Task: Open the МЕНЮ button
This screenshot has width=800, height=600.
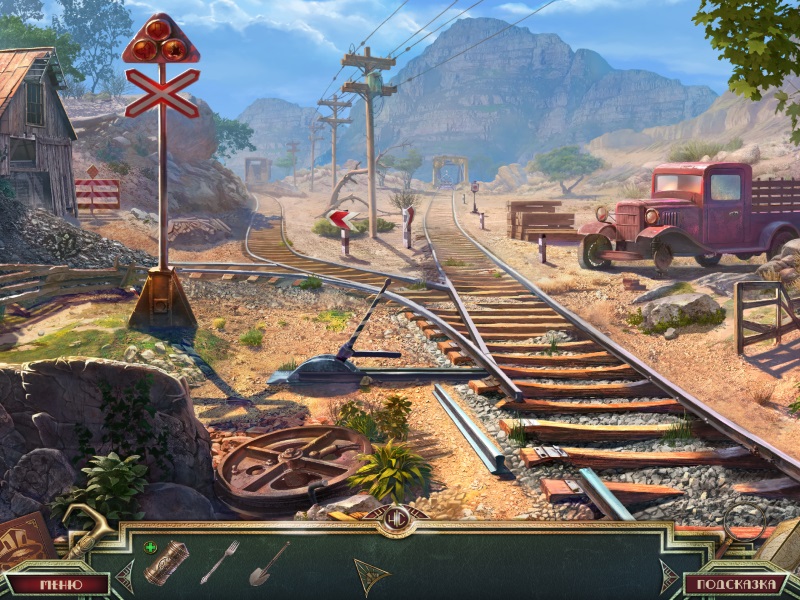Action: (56, 584)
